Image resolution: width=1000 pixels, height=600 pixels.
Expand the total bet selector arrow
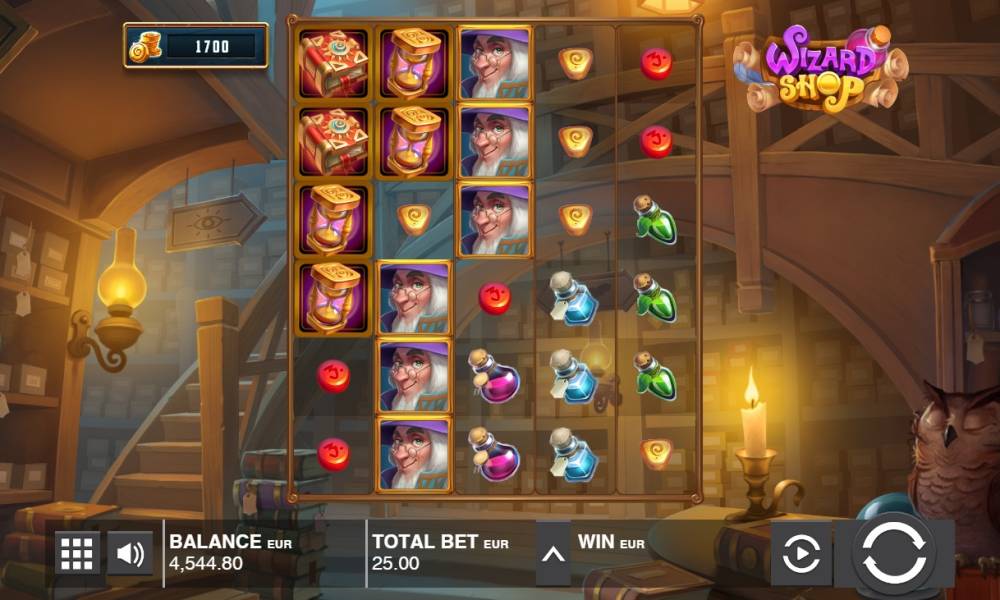553,553
